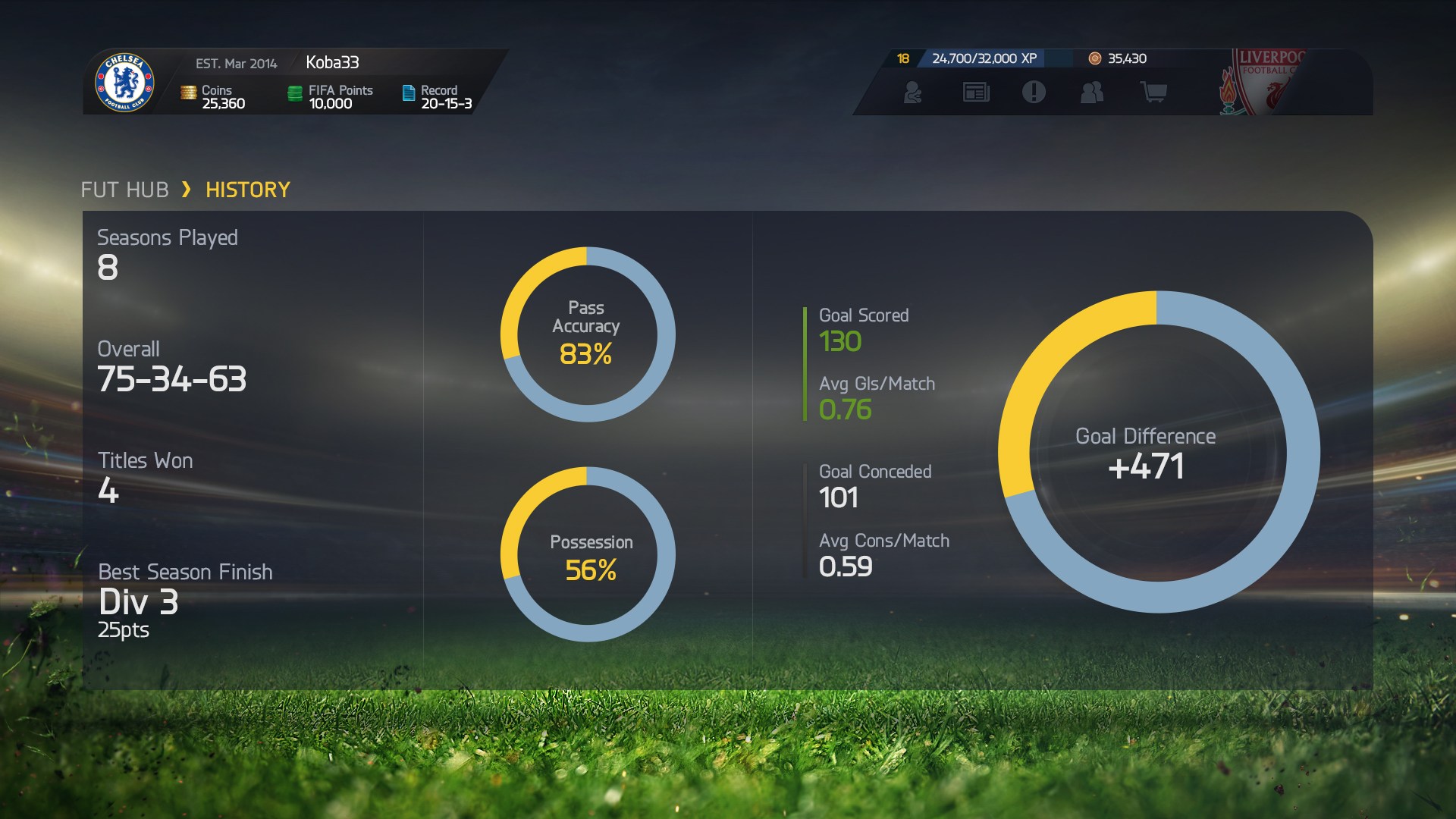Open the store shopping cart icon
The width and height of the screenshot is (1456, 819).
click(x=1153, y=93)
